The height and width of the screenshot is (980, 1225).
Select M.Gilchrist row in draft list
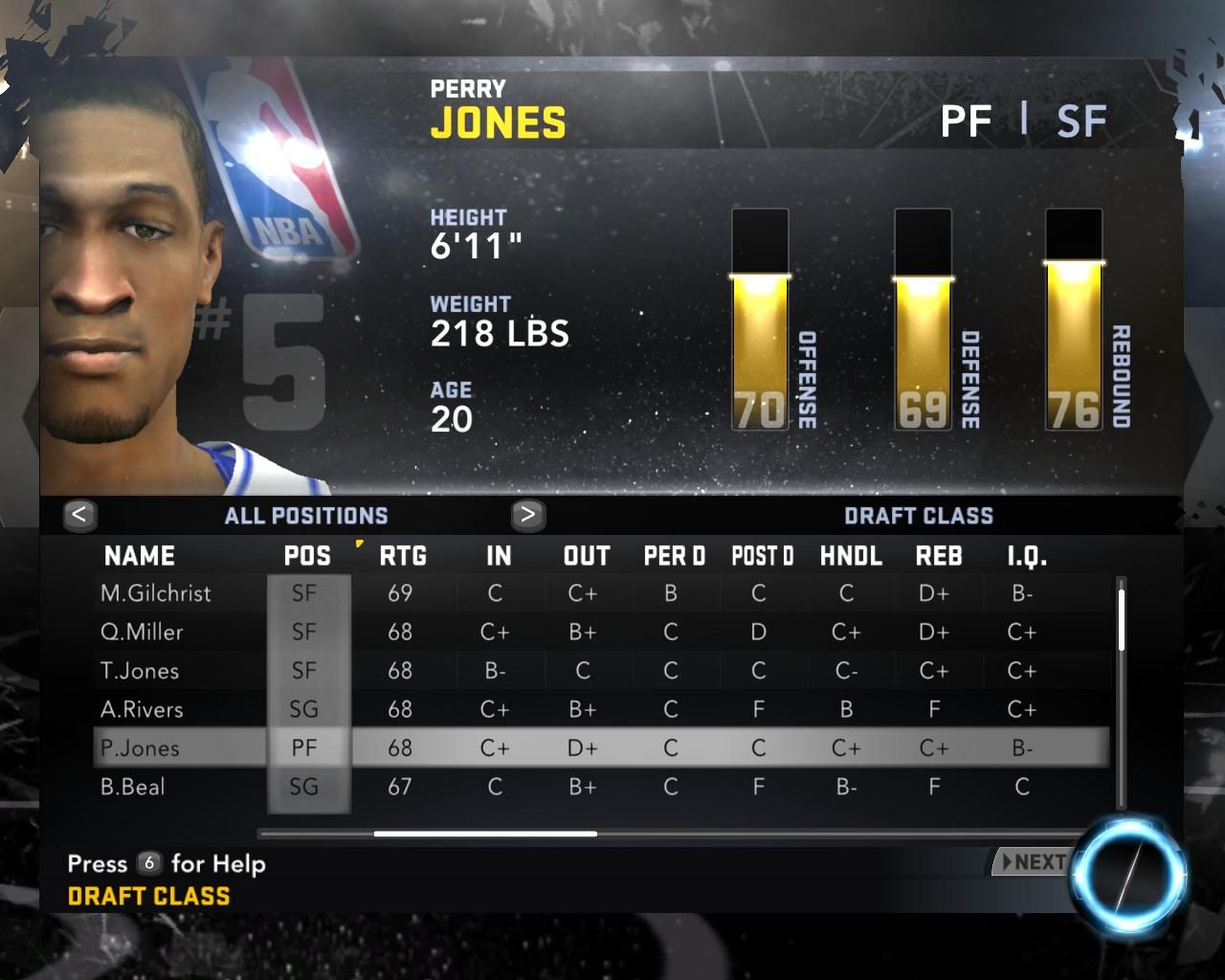156,593
